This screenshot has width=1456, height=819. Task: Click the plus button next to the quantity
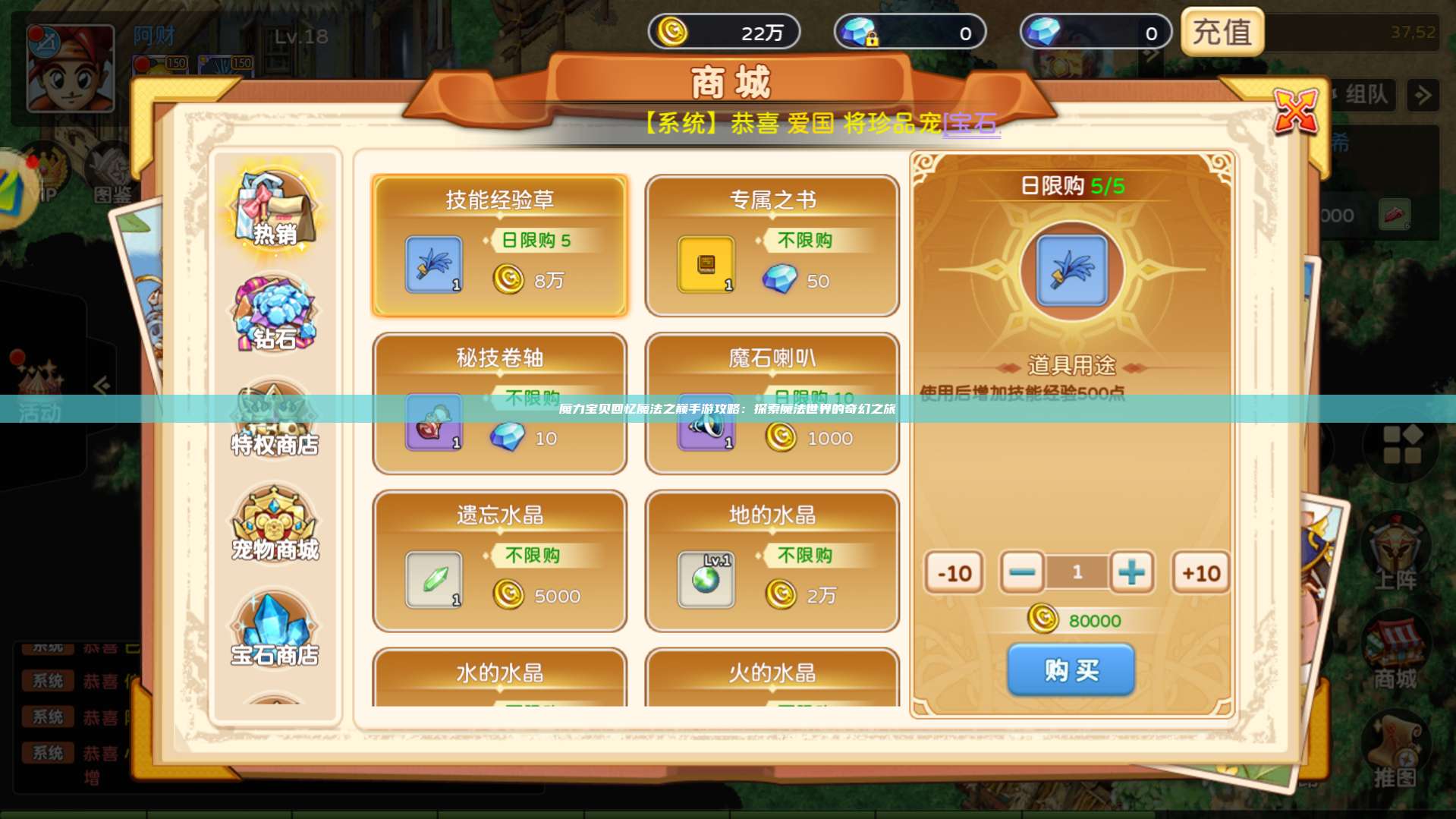pos(1130,573)
